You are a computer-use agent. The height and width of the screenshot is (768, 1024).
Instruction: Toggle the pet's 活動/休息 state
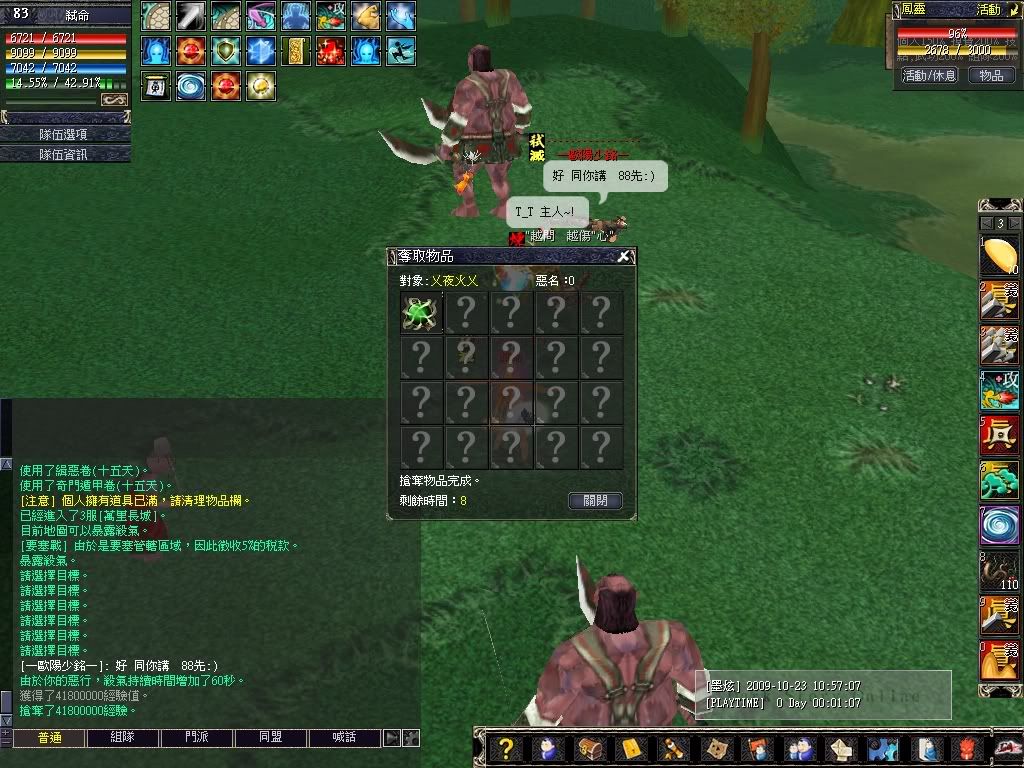tap(929, 75)
